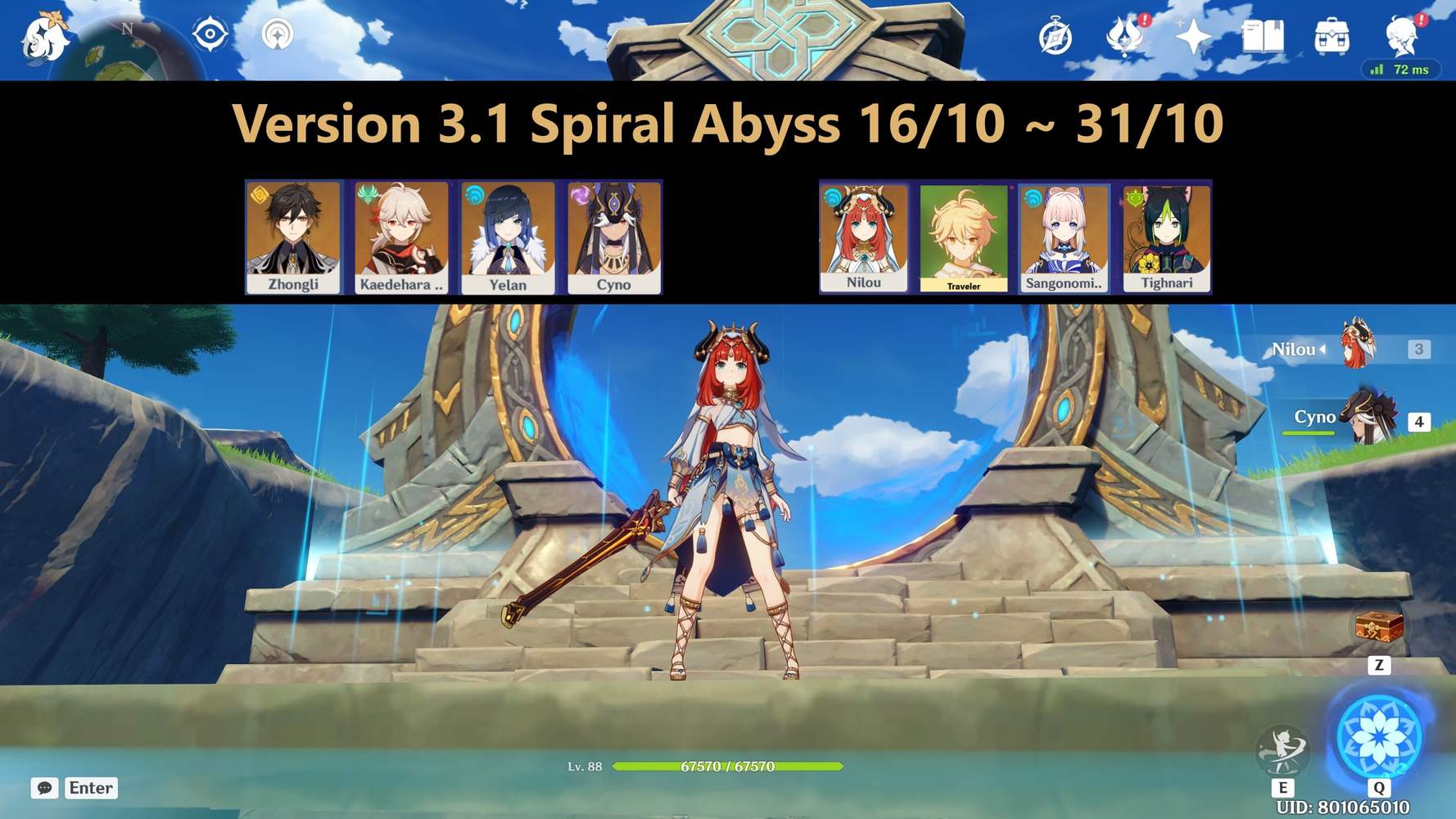Open the Character screen
This screenshot has width=1456, height=819.
[1399, 37]
